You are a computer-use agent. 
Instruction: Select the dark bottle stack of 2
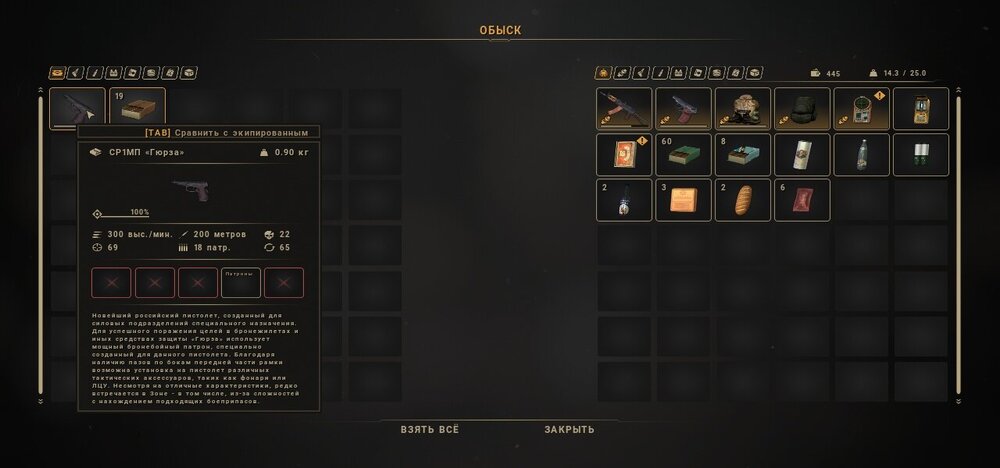click(624, 200)
